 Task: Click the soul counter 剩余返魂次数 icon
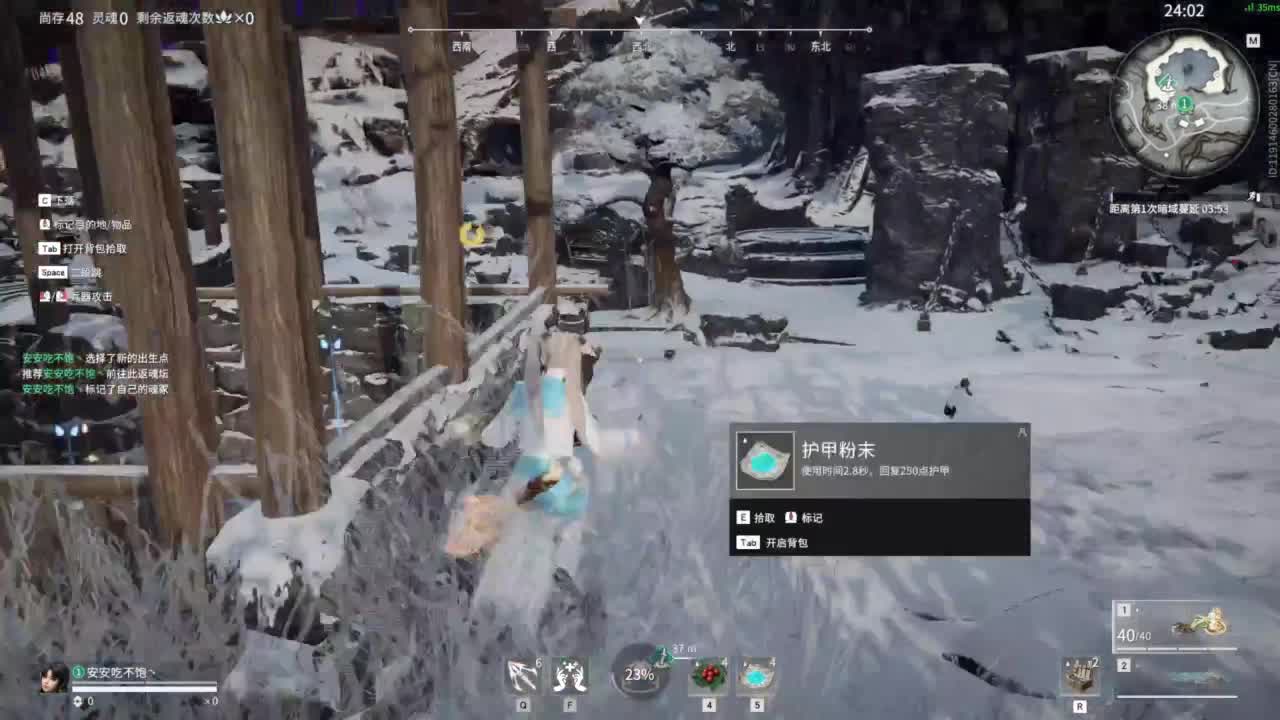(225, 16)
